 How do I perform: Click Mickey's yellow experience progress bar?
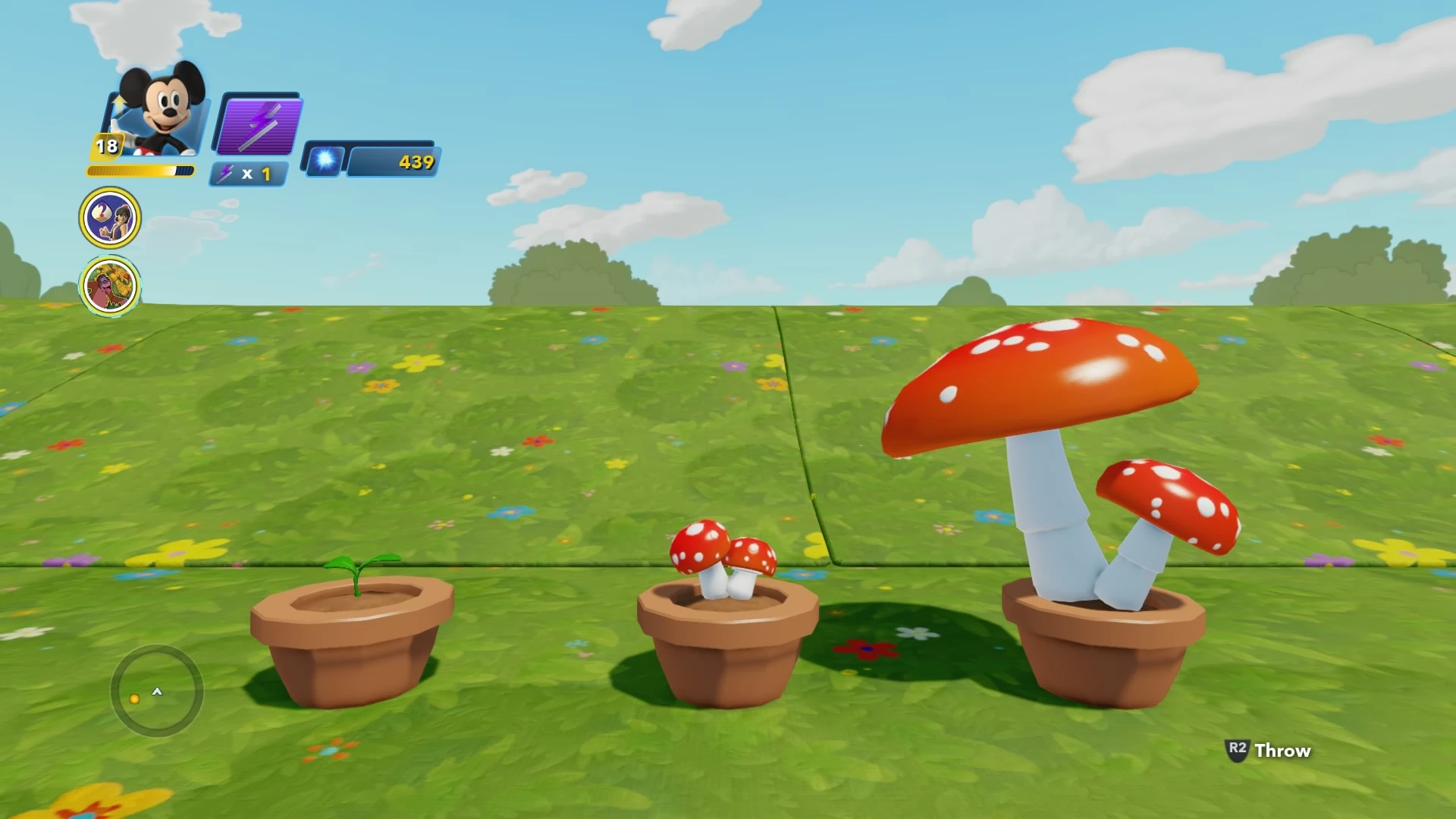pyautogui.click(x=140, y=170)
